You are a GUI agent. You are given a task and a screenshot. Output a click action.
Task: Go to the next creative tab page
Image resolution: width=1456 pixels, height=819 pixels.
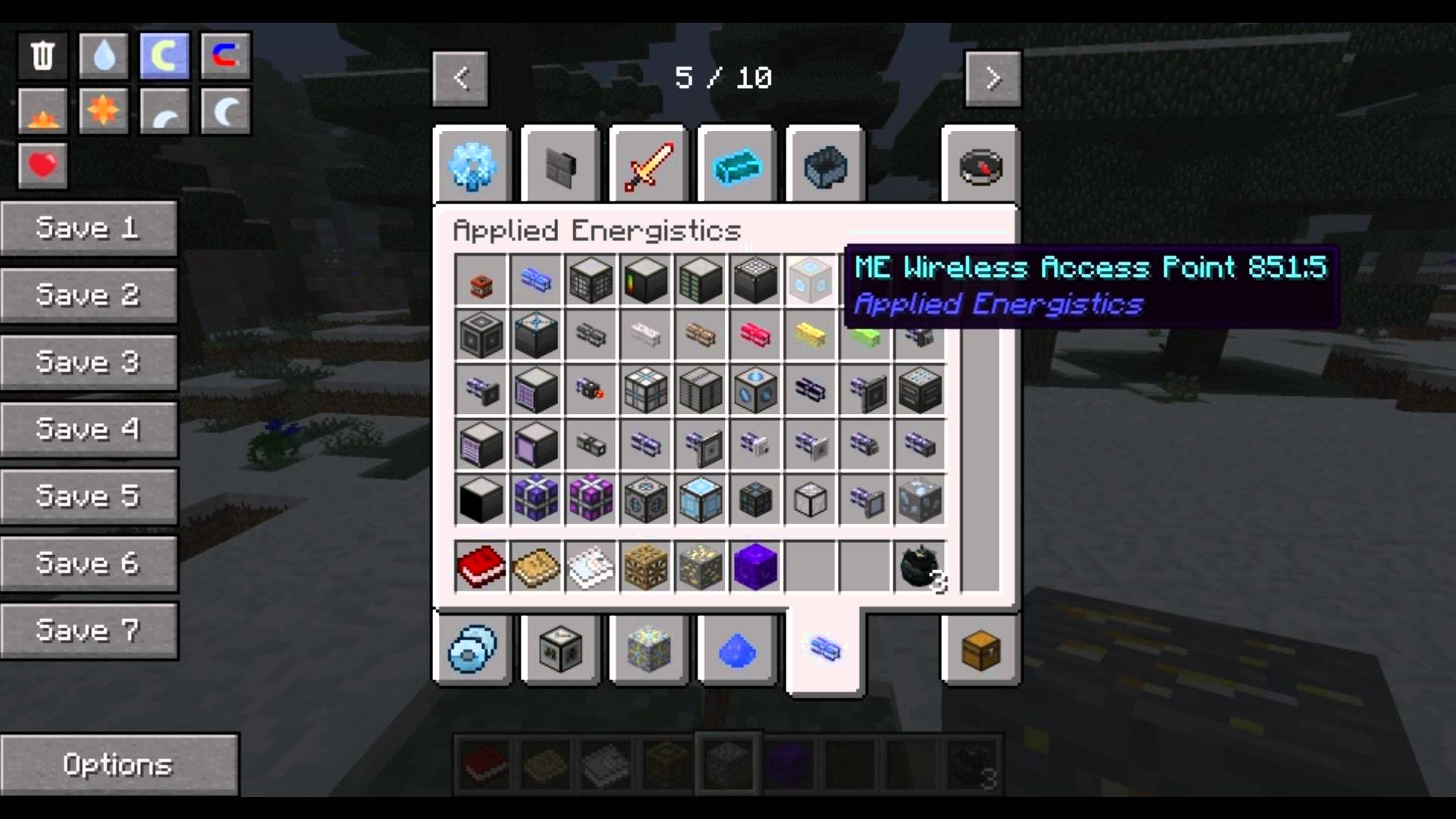tap(993, 78)
